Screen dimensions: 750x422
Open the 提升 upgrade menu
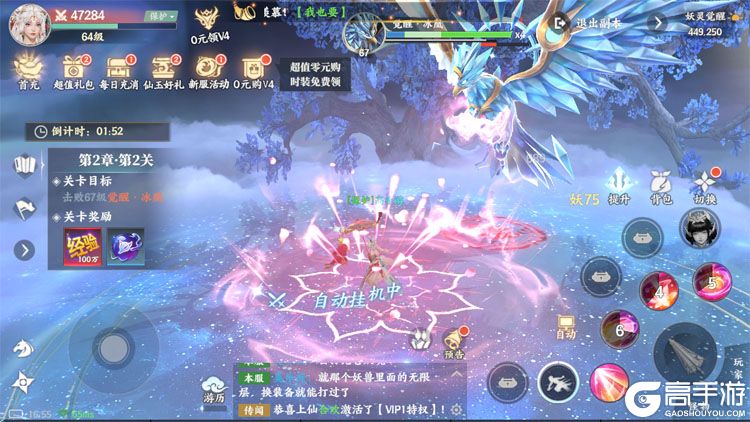(x=618, y=185)
